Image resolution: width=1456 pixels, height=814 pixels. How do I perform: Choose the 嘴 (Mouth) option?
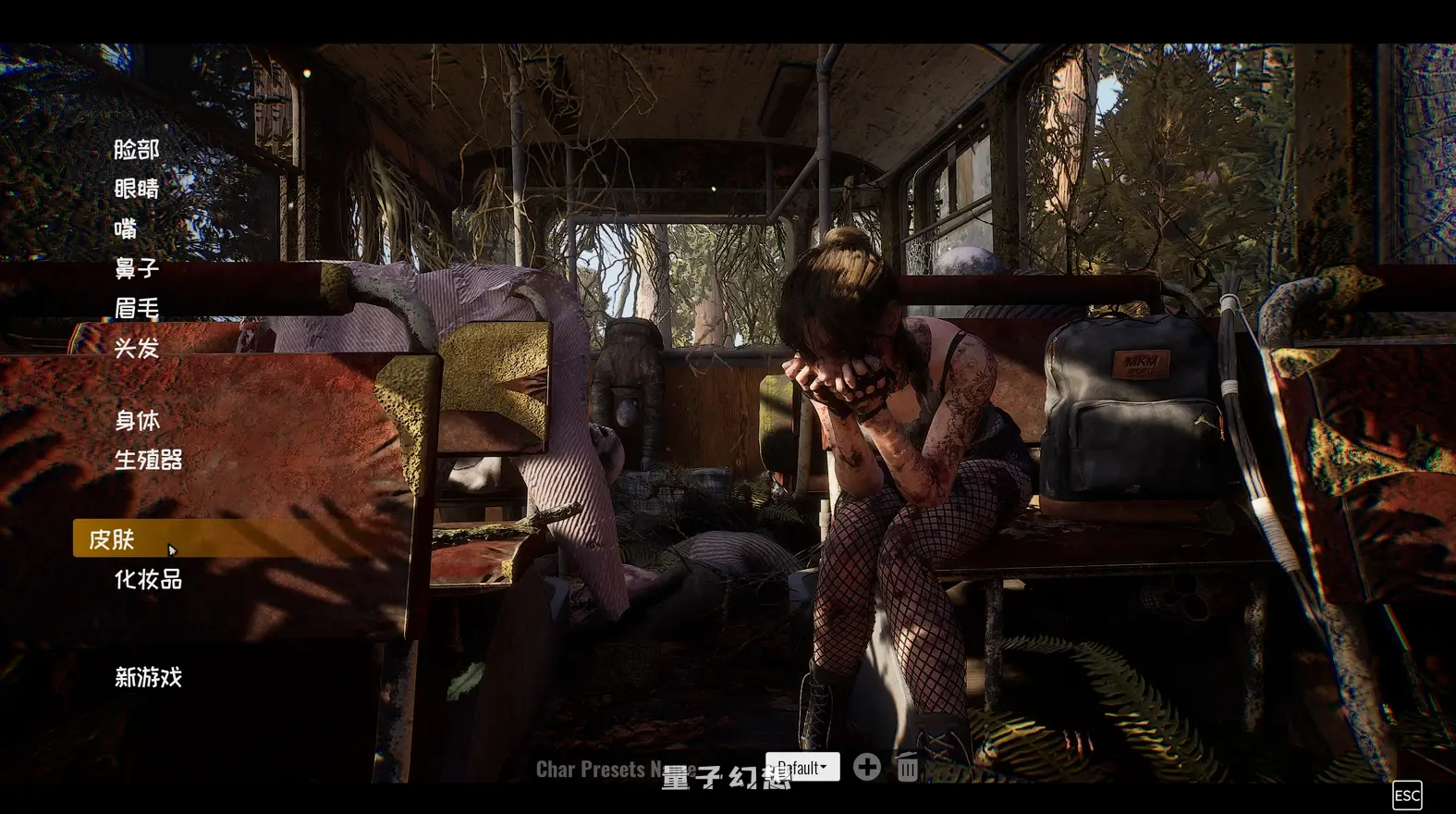(x=126, y=228)
